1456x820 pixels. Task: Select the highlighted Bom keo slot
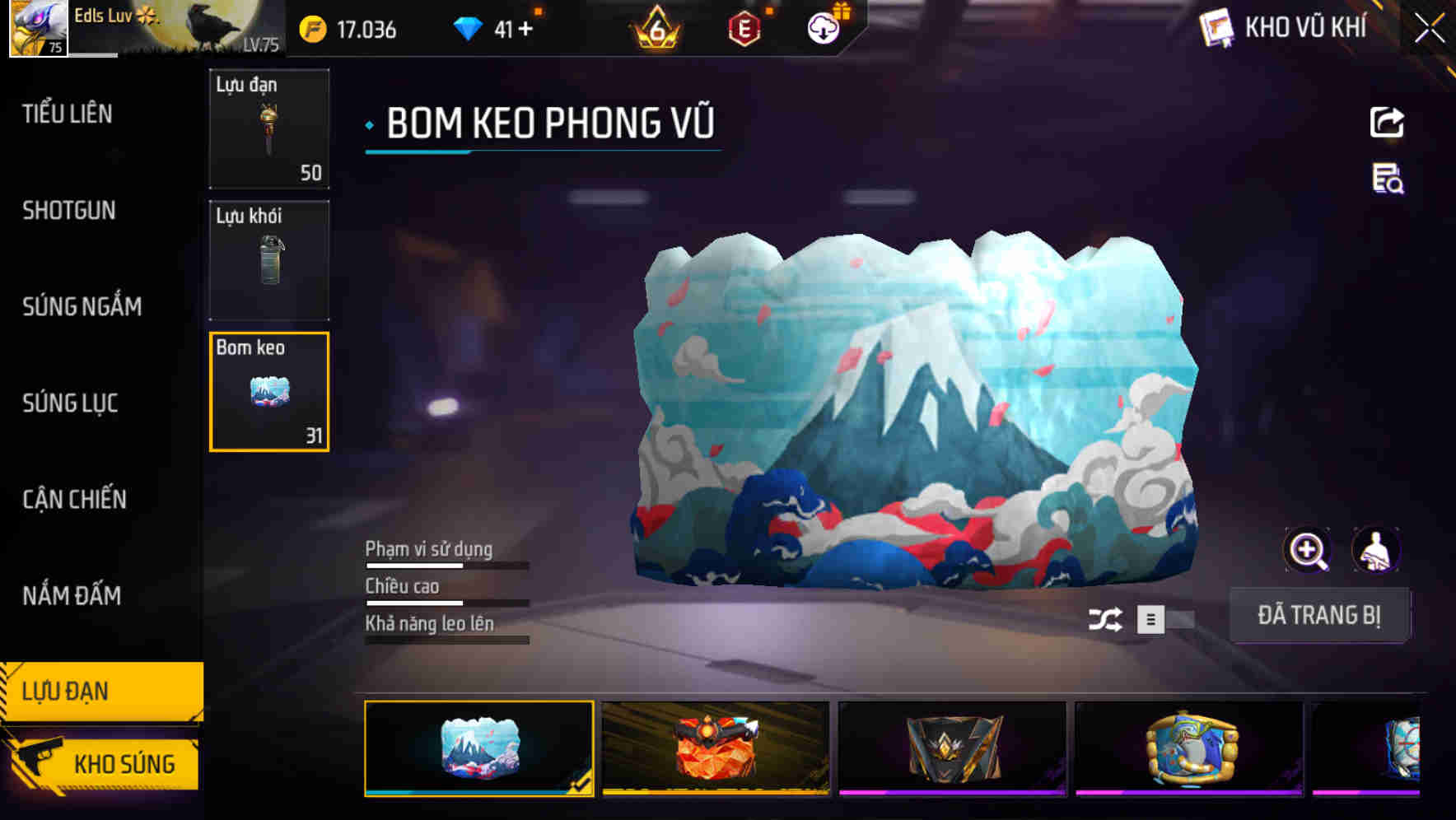pyautogui.click(x=269, y=392)
